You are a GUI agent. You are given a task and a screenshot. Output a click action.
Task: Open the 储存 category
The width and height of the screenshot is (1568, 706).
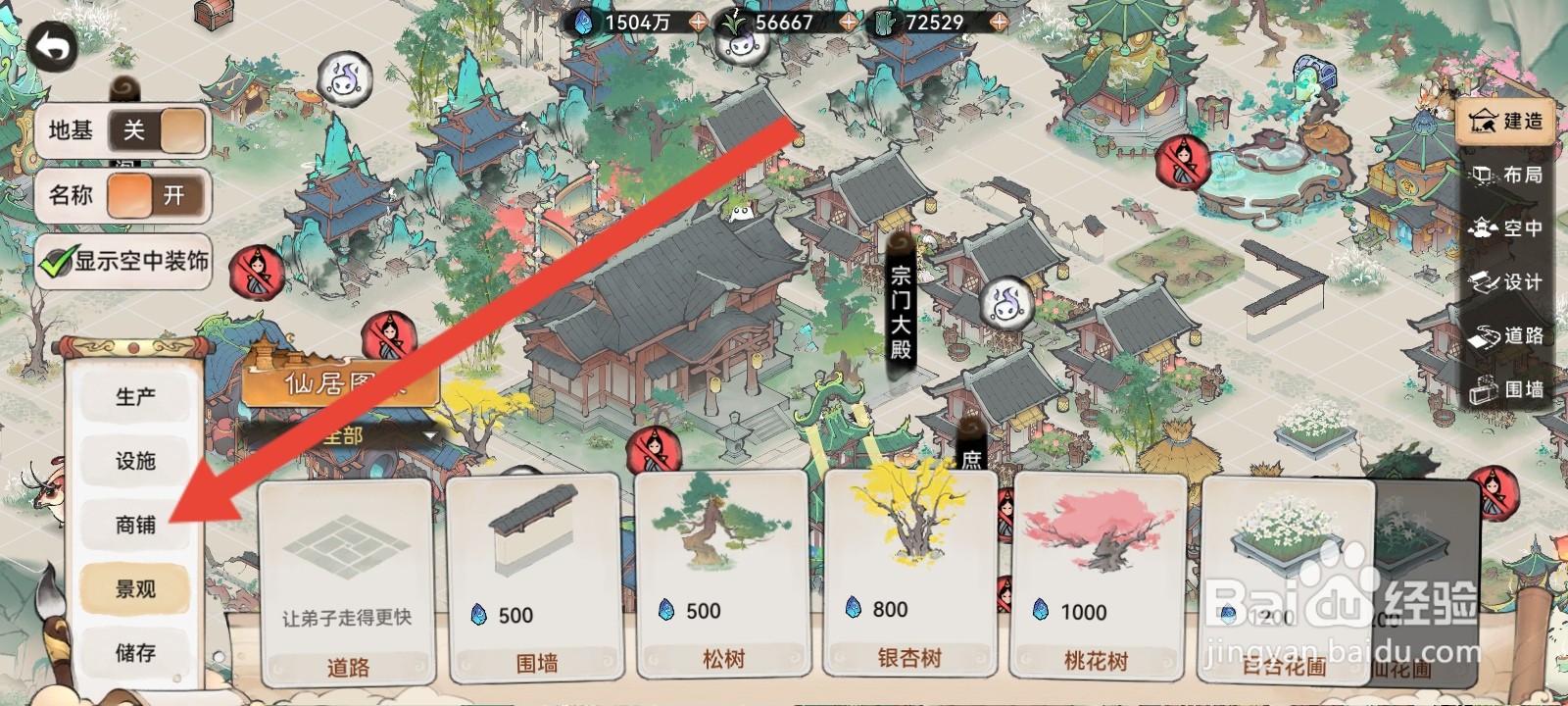[135, 650]
